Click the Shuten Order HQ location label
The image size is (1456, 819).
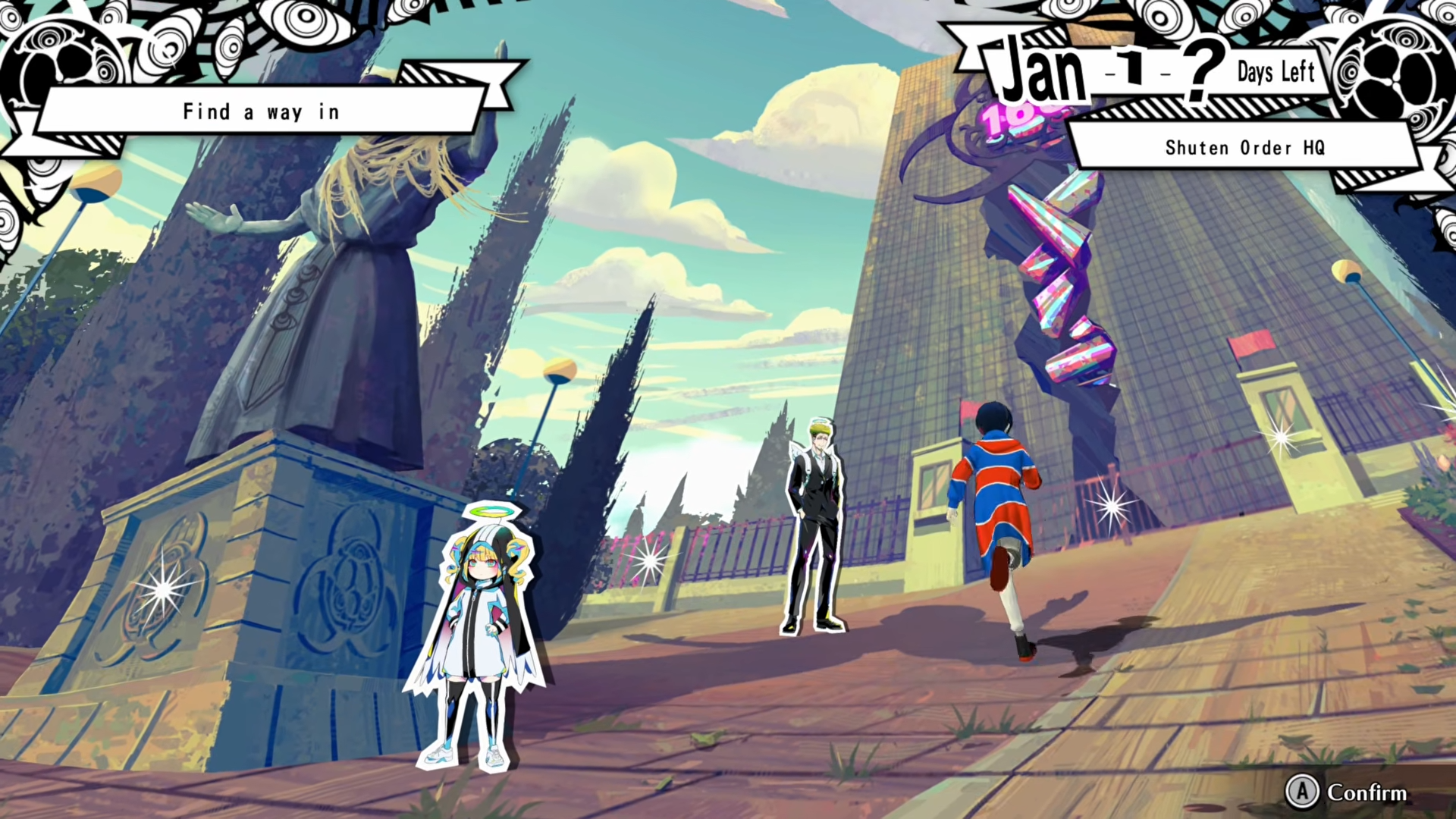coord(1244,147)
